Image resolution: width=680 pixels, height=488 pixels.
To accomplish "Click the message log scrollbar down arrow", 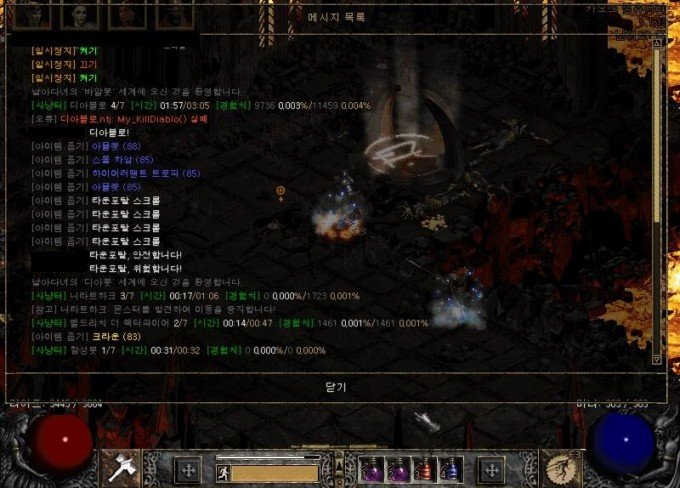I will tap(656, 357).
